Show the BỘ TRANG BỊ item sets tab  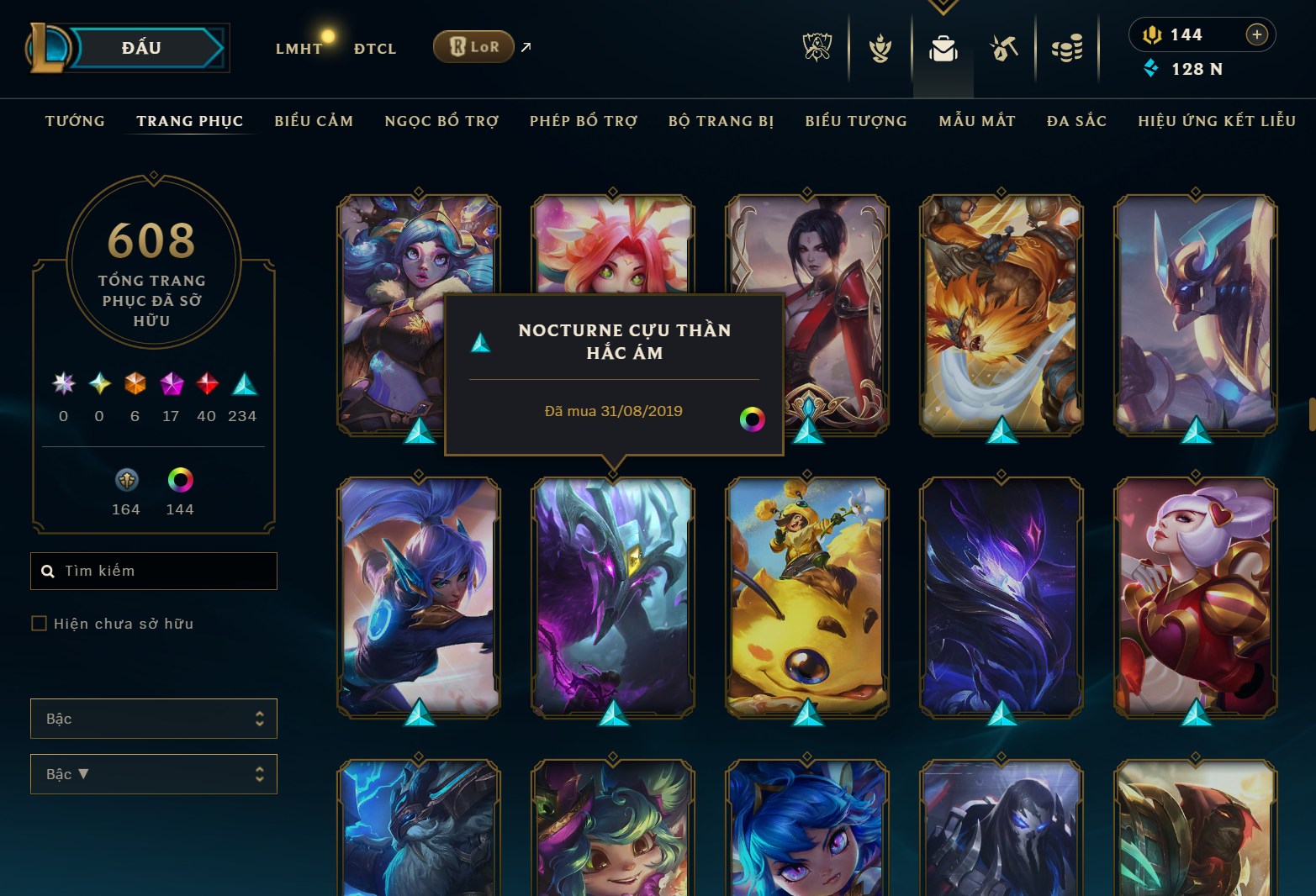pyautogui.click(x=721, y=121)
